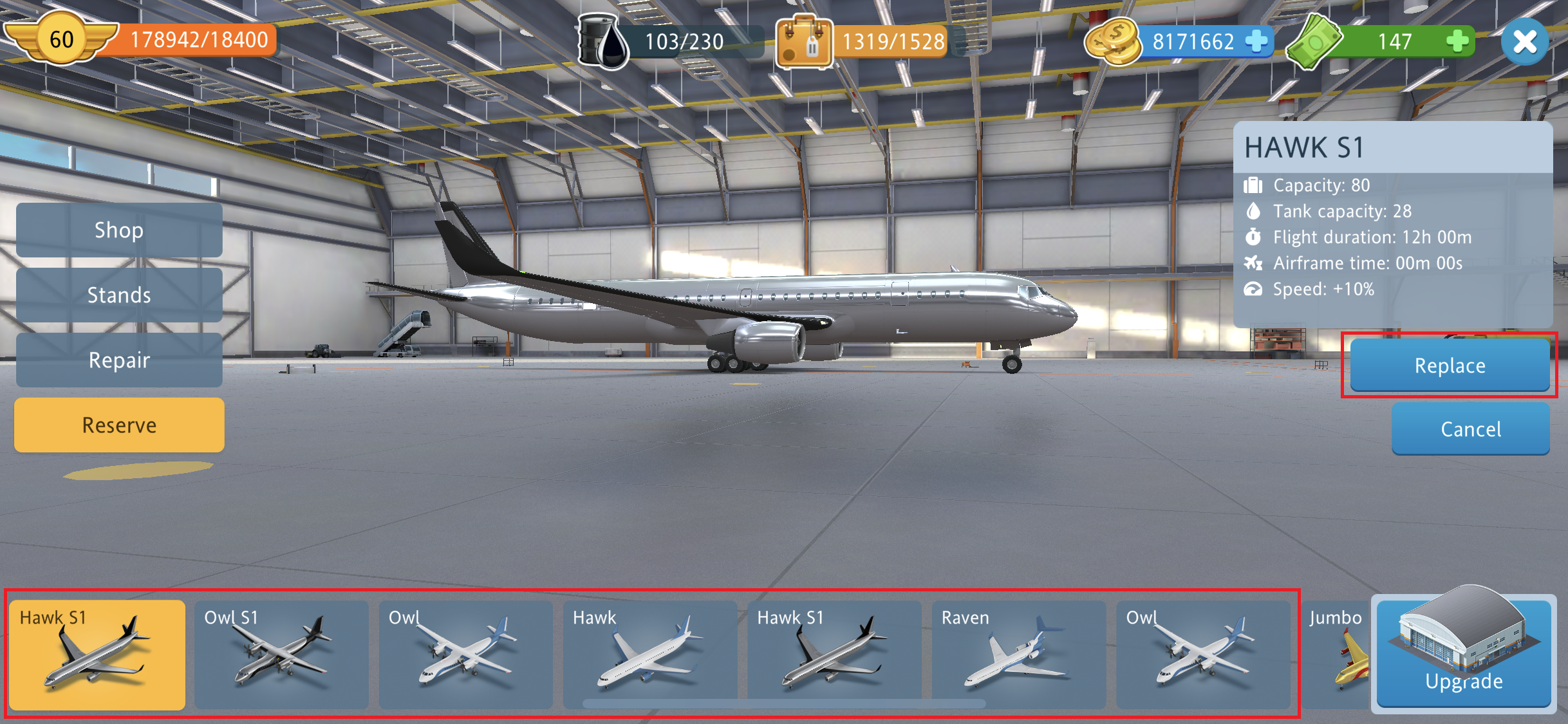This screenshot has width=1568, height=724.
Task: Tap the luggage suitcase icon
Action: [803, 41]
